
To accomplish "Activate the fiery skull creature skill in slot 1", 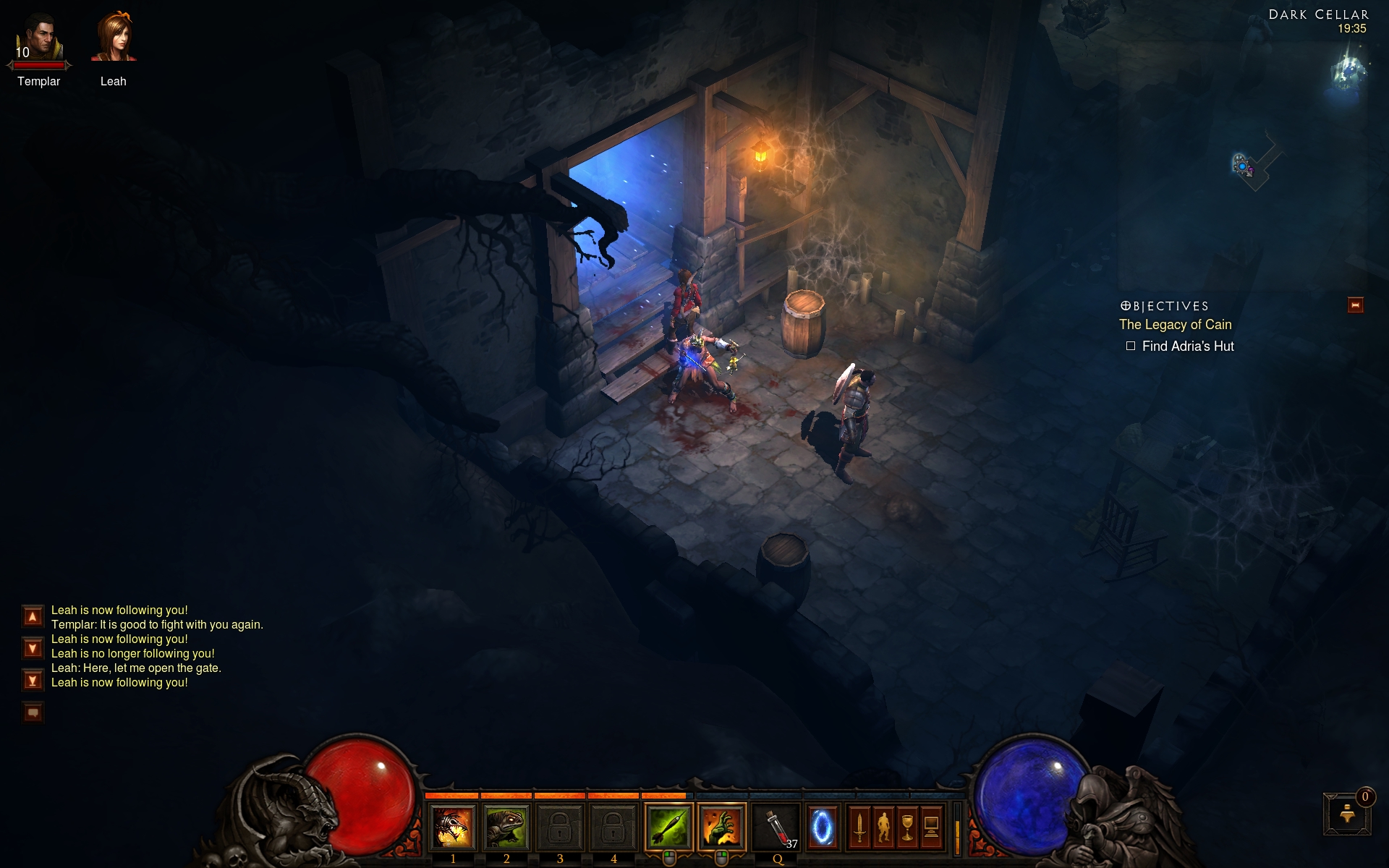I will (x=452, y=827).
